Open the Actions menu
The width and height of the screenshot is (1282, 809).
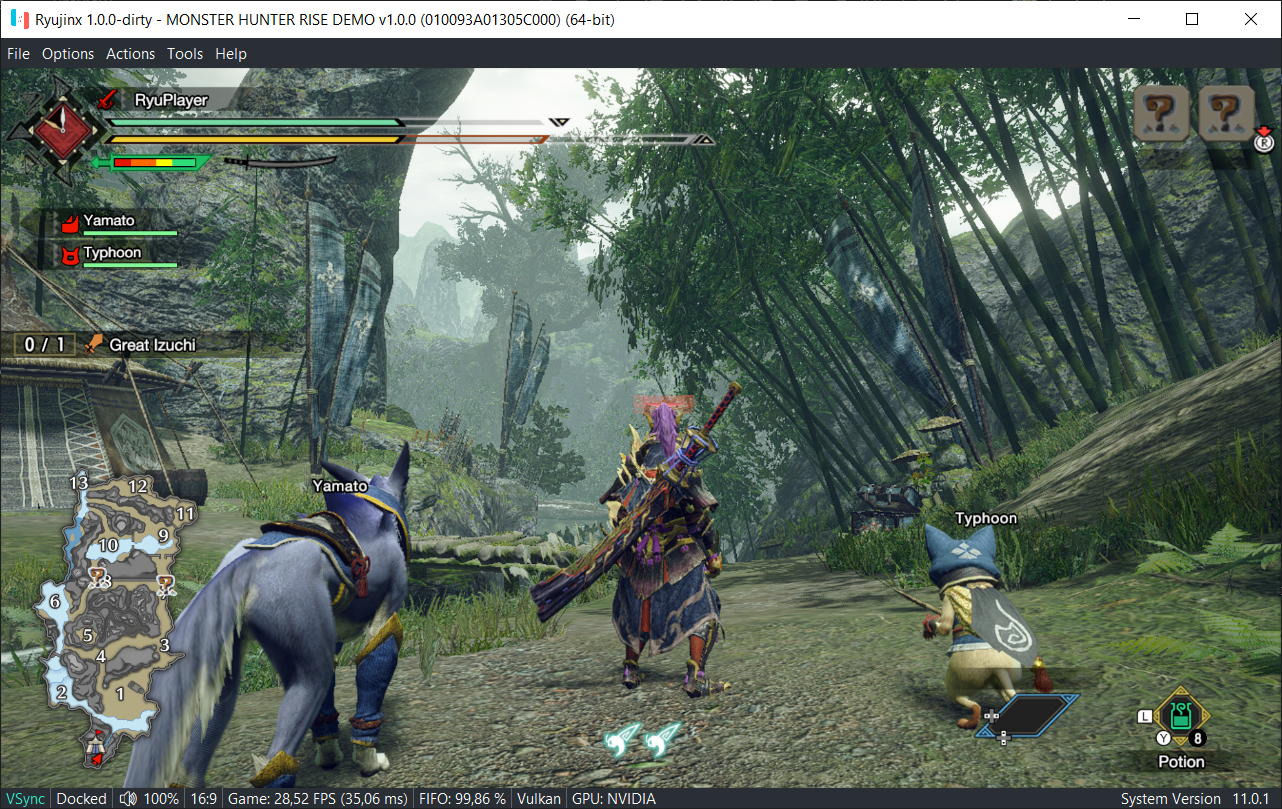coord(131,54)
